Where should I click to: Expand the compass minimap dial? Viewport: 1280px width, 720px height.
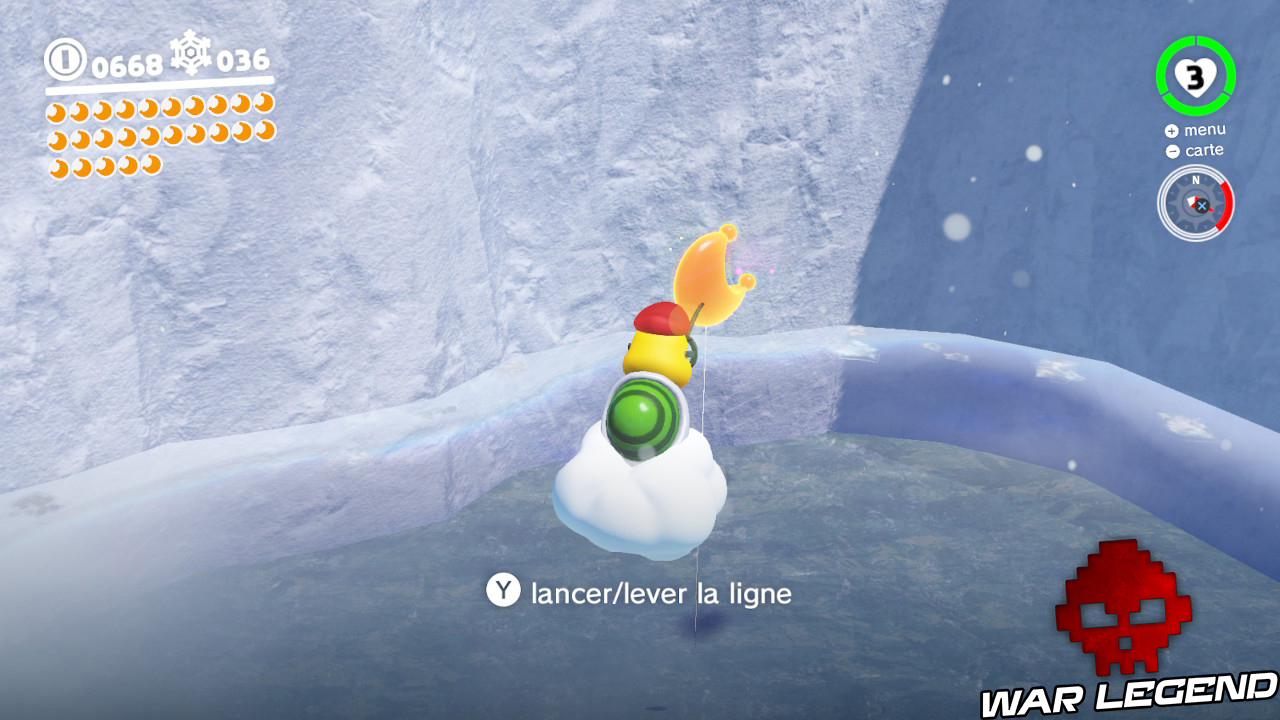tap(1195, 200)
